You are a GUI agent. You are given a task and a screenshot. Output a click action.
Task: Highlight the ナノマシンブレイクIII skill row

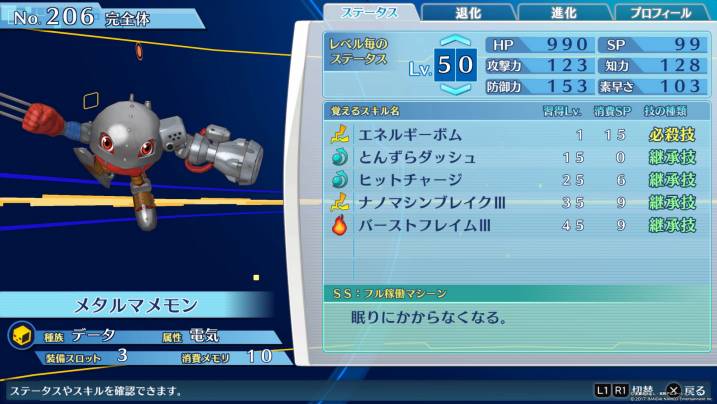514,203
